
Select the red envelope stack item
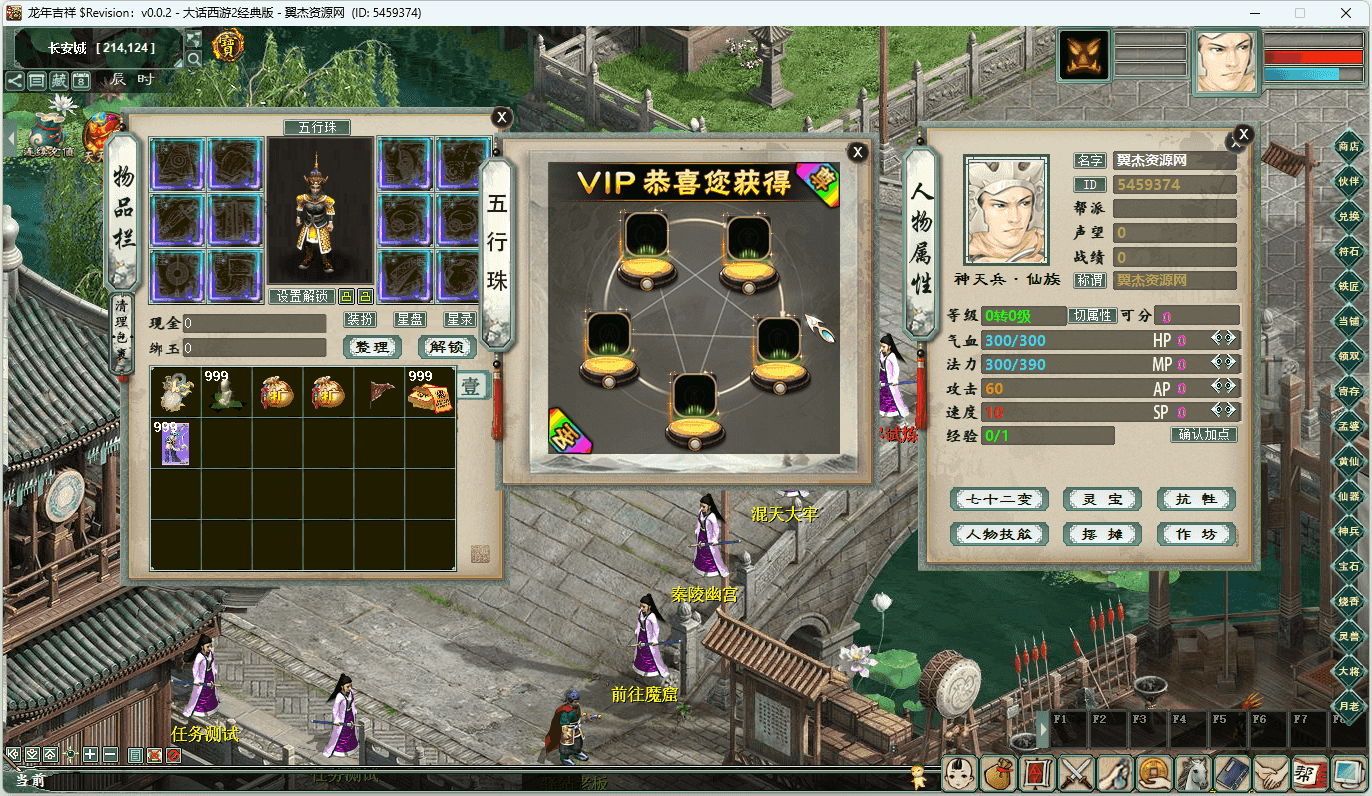[430, 391]
